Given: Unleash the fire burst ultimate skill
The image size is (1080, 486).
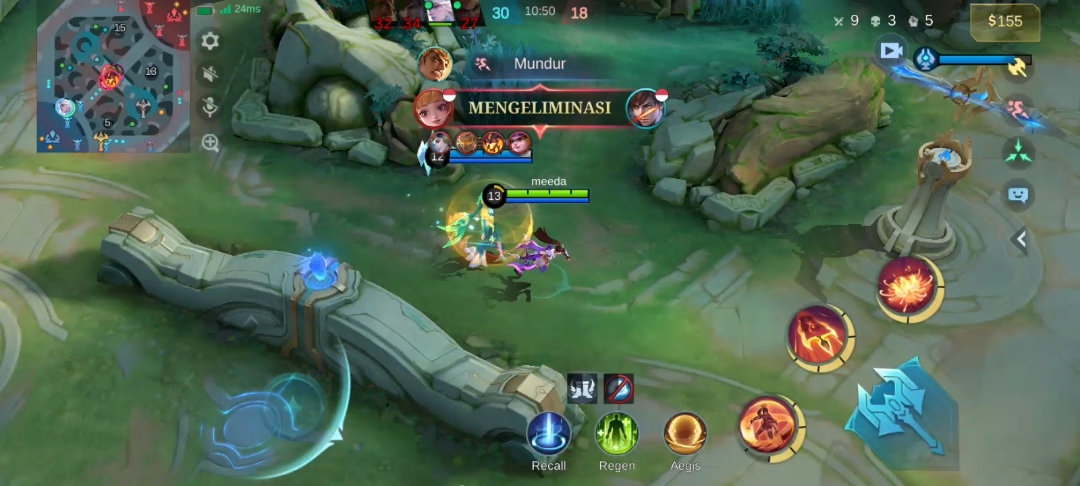Looking at the screenshot, I should point(908,285).
